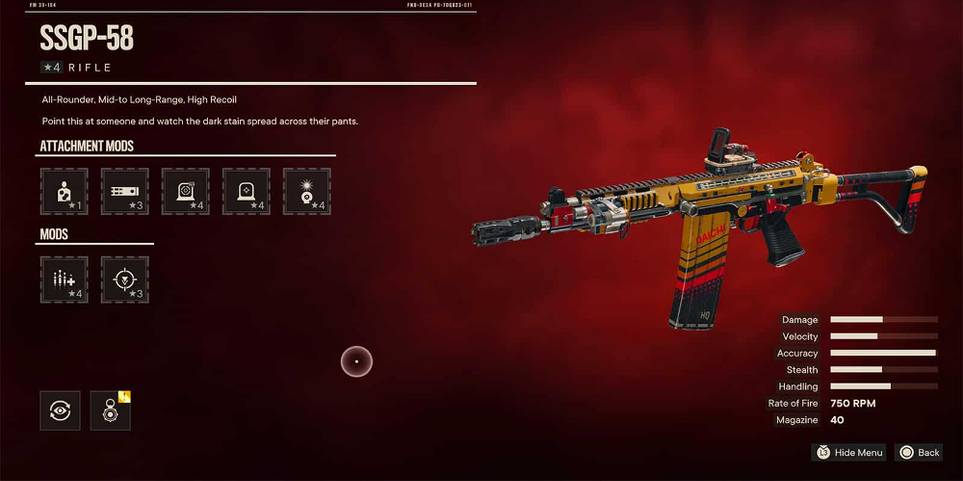Image resolution: width=963 pixels, height=481 pixels.
Task: Hide the weapon menu
Action: click(x=849, y=453)
